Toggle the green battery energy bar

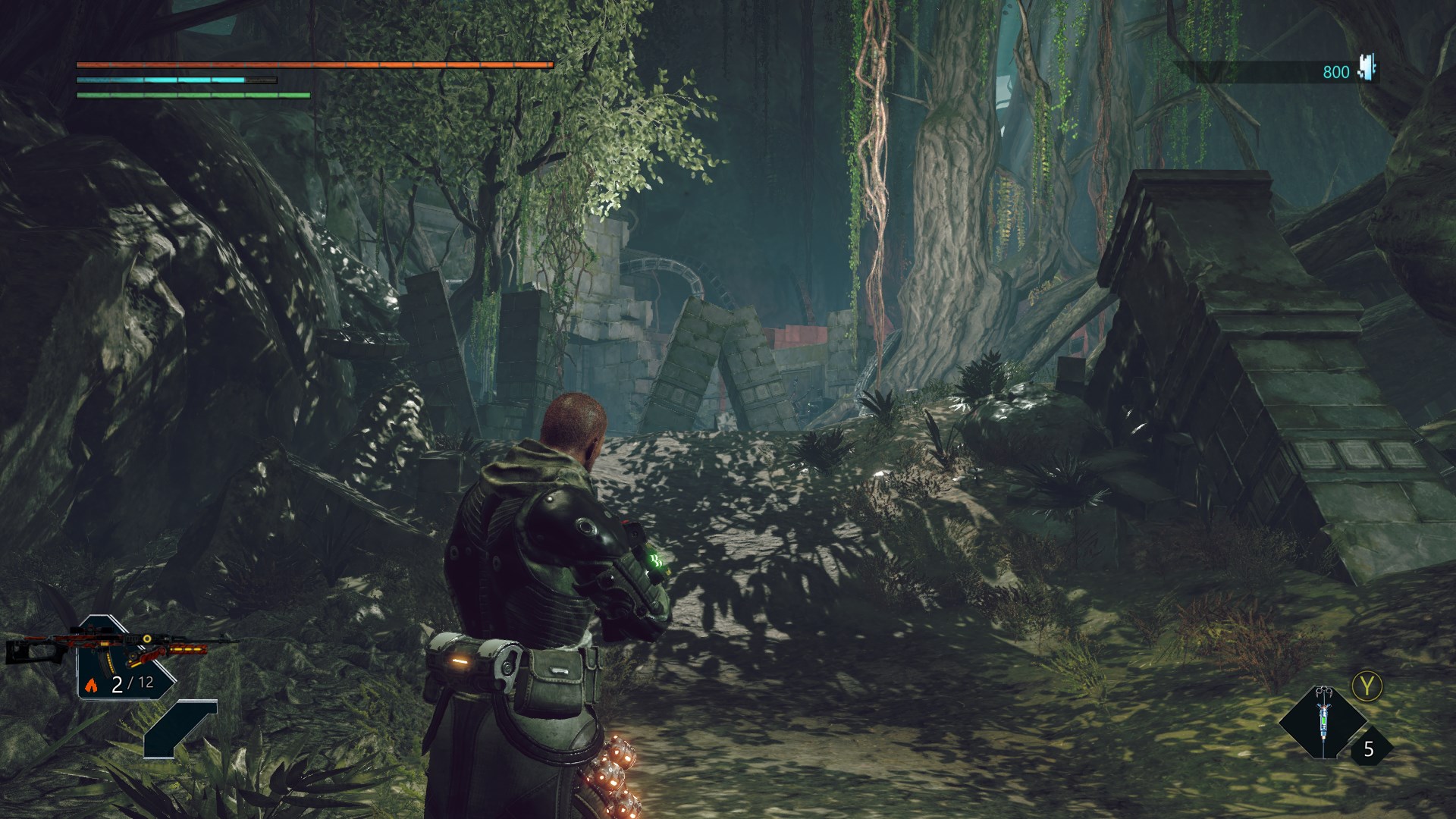tap(193, 96)
